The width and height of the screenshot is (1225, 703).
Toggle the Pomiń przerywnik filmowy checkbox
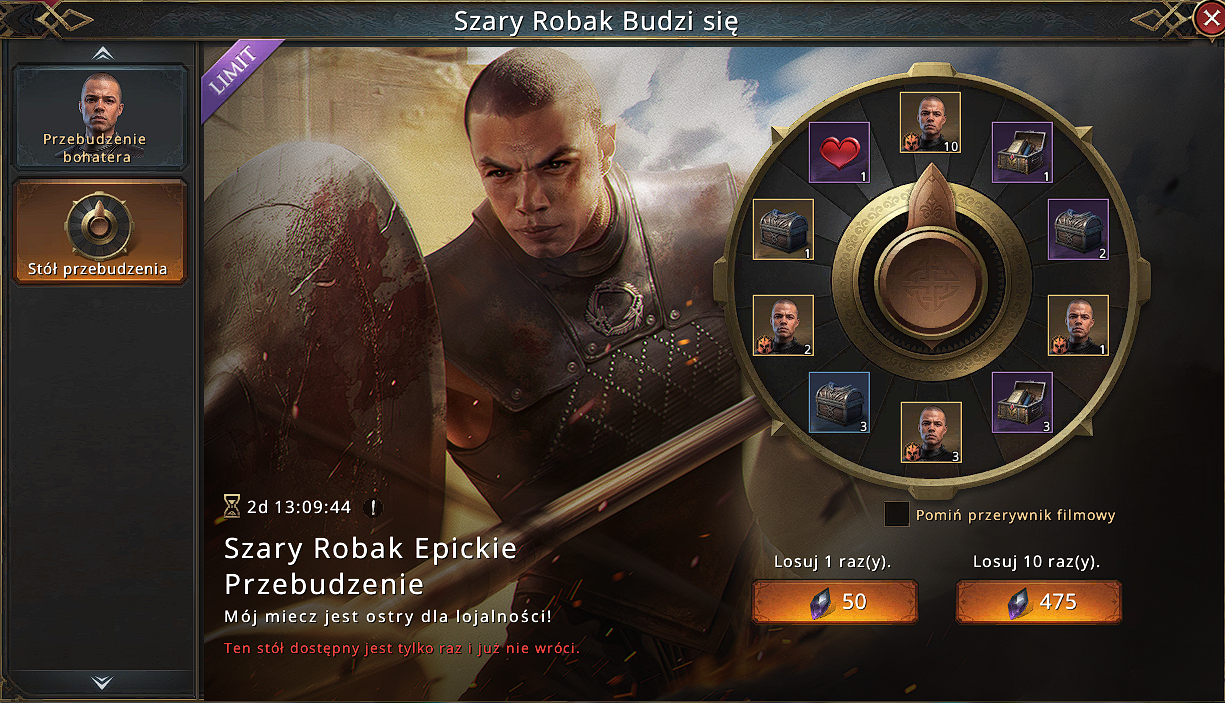click(x=897, y=515)
